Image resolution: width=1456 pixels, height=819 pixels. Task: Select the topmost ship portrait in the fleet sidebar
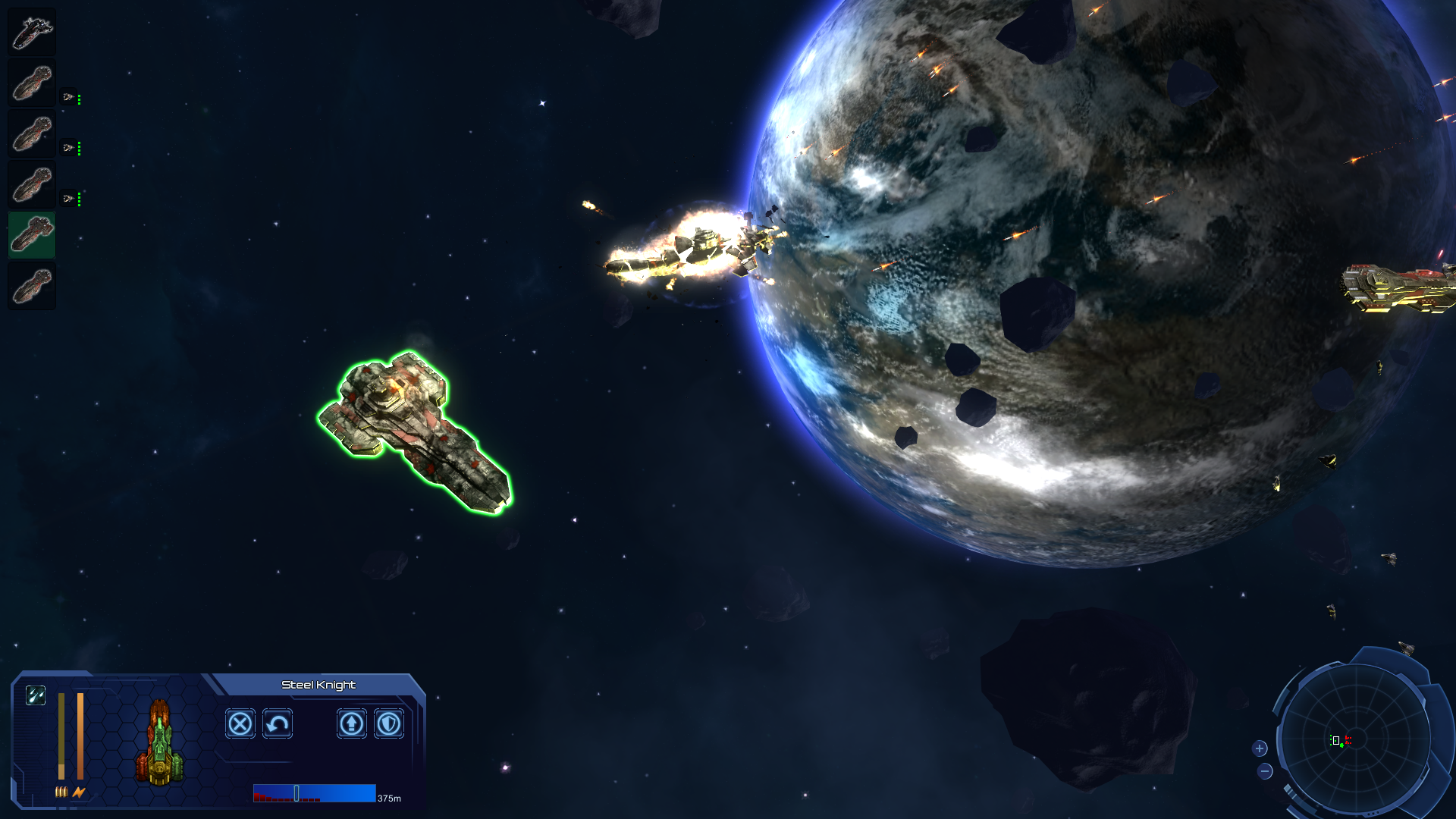32,31
